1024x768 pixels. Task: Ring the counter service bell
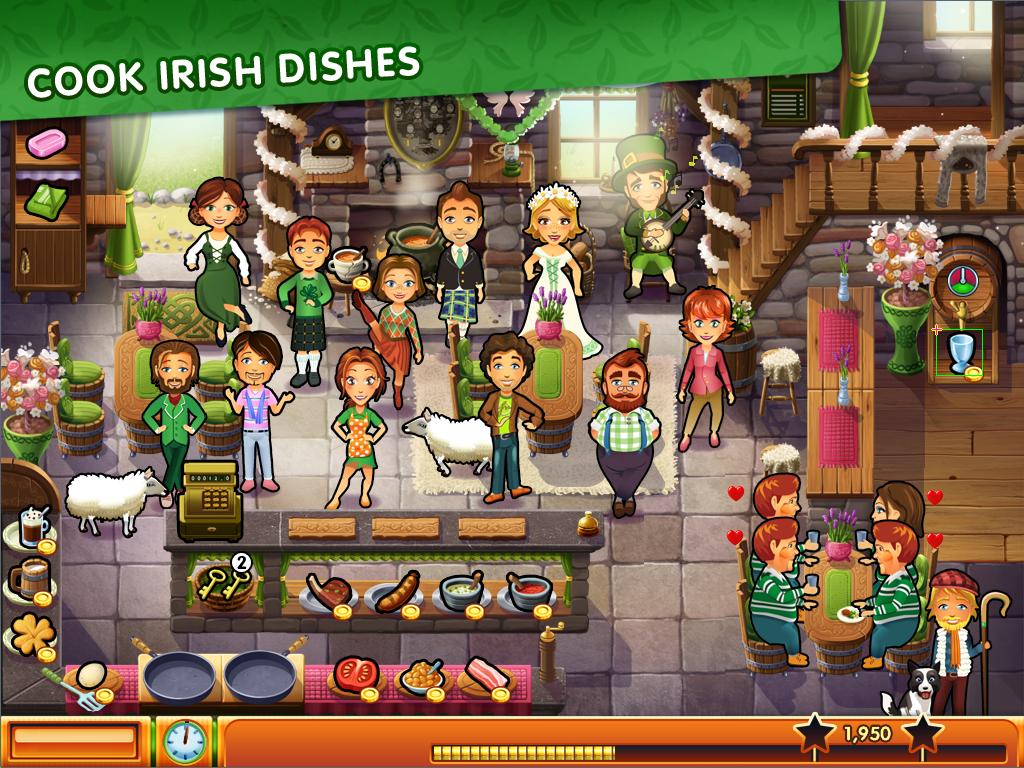(x=591, y=522)
